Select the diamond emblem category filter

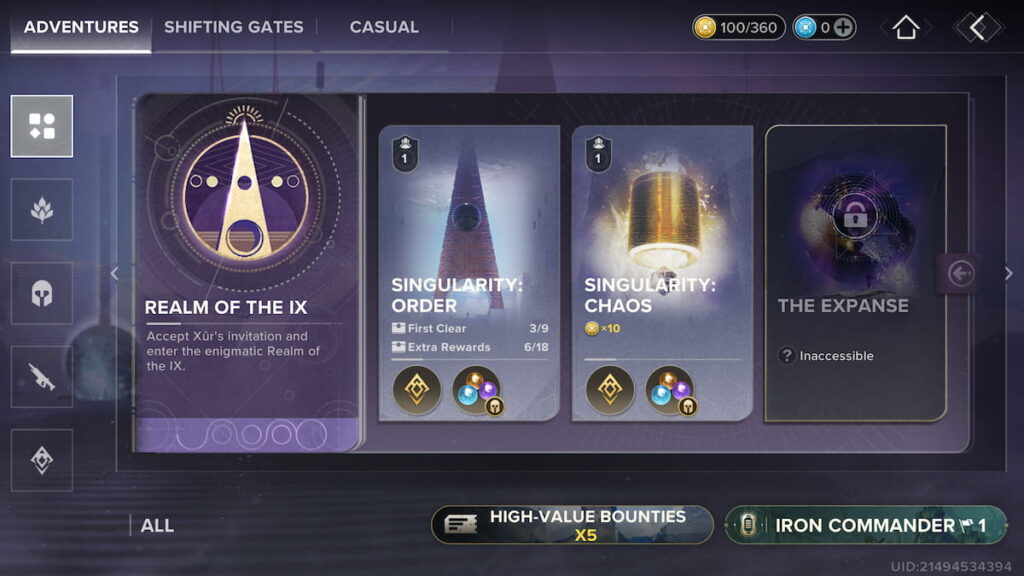[x=42, y=460]
